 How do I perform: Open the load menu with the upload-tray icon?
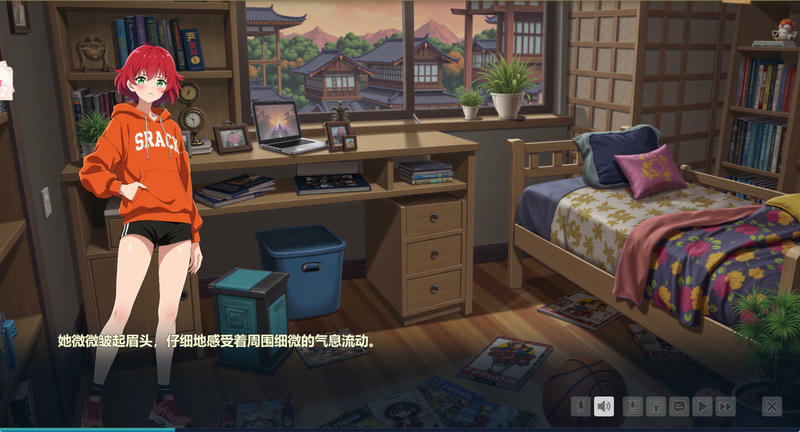click(x=656, y=406)
